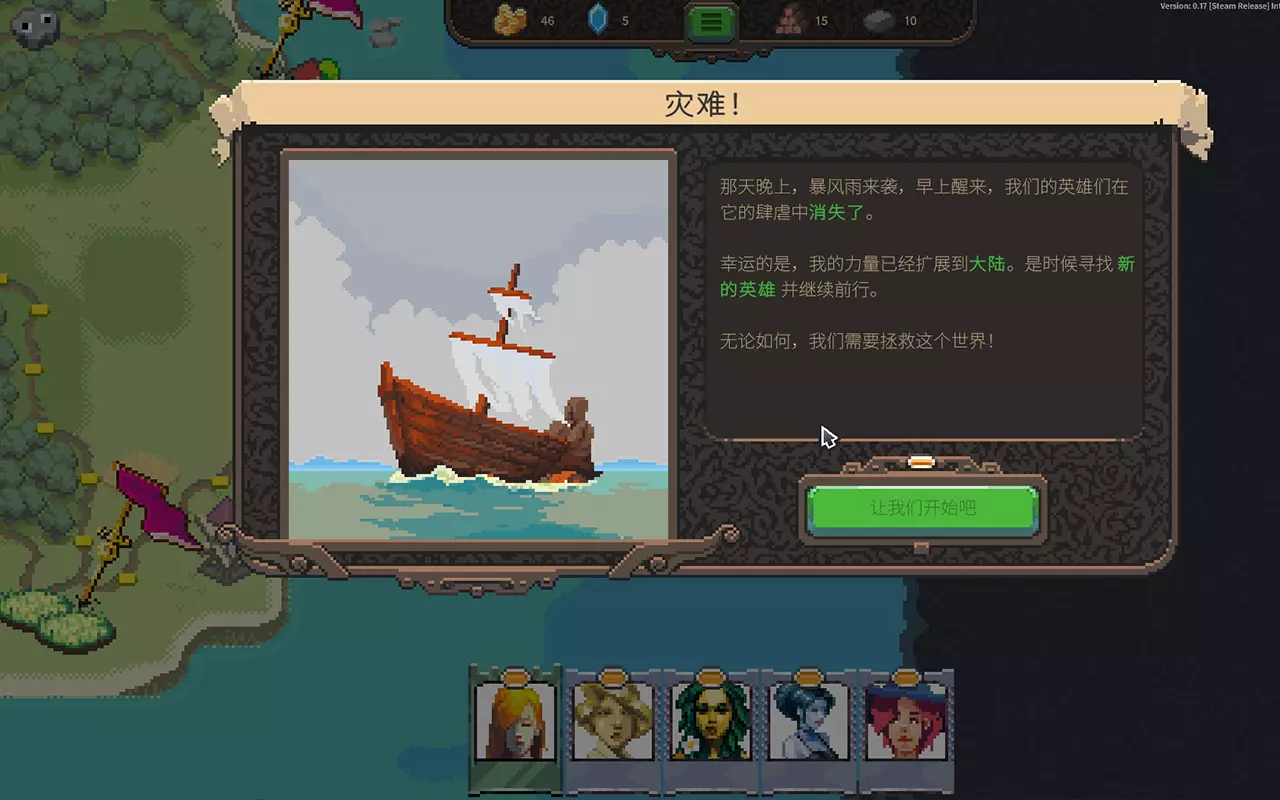Viewport: 1280px width, 800px height.
Task: Click the population resource icon
Action: pos(790,20)
